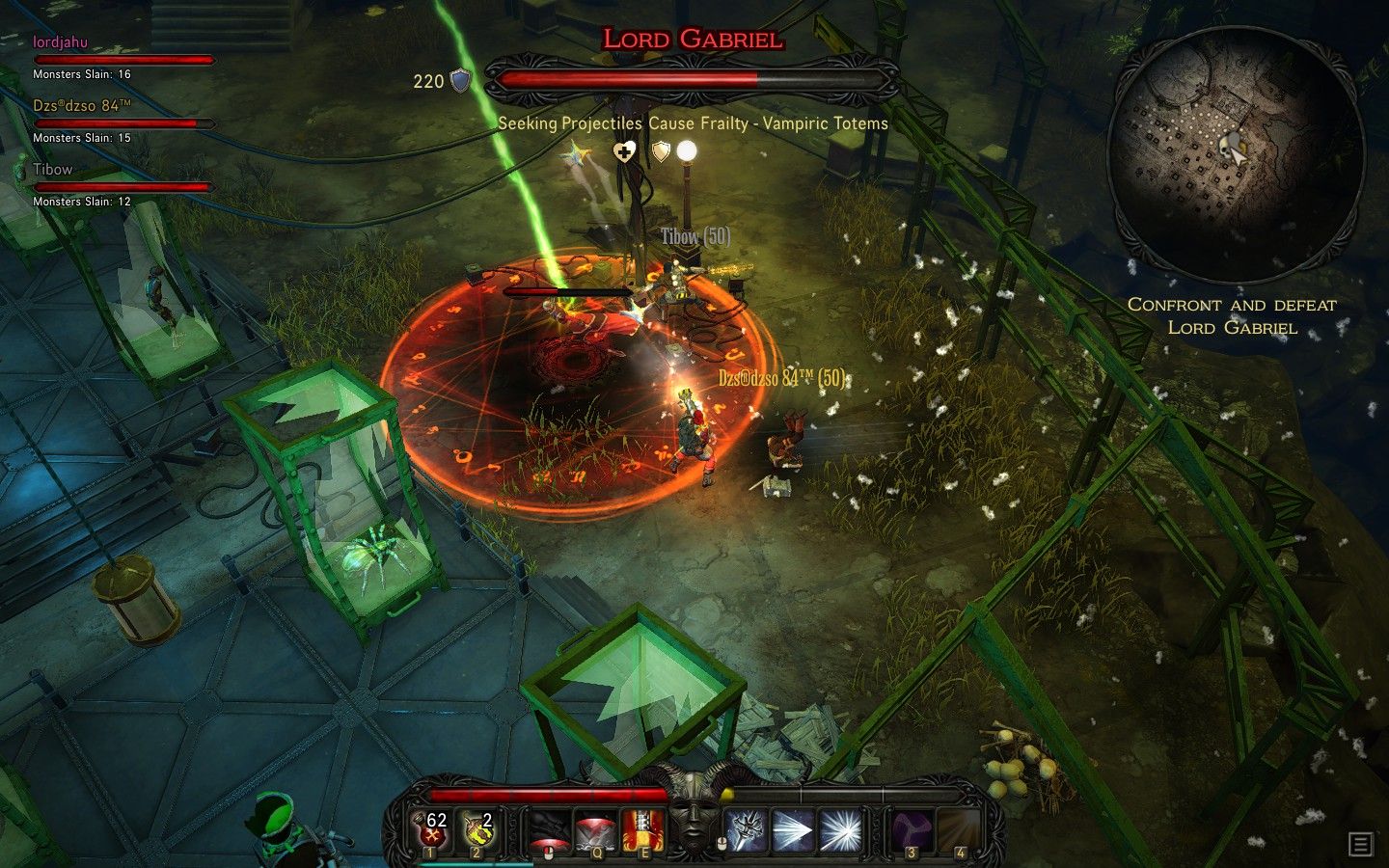This screenshot has height=868, width=1389.
Task: Click the starburst skill icon
Action: coord(838,828)
